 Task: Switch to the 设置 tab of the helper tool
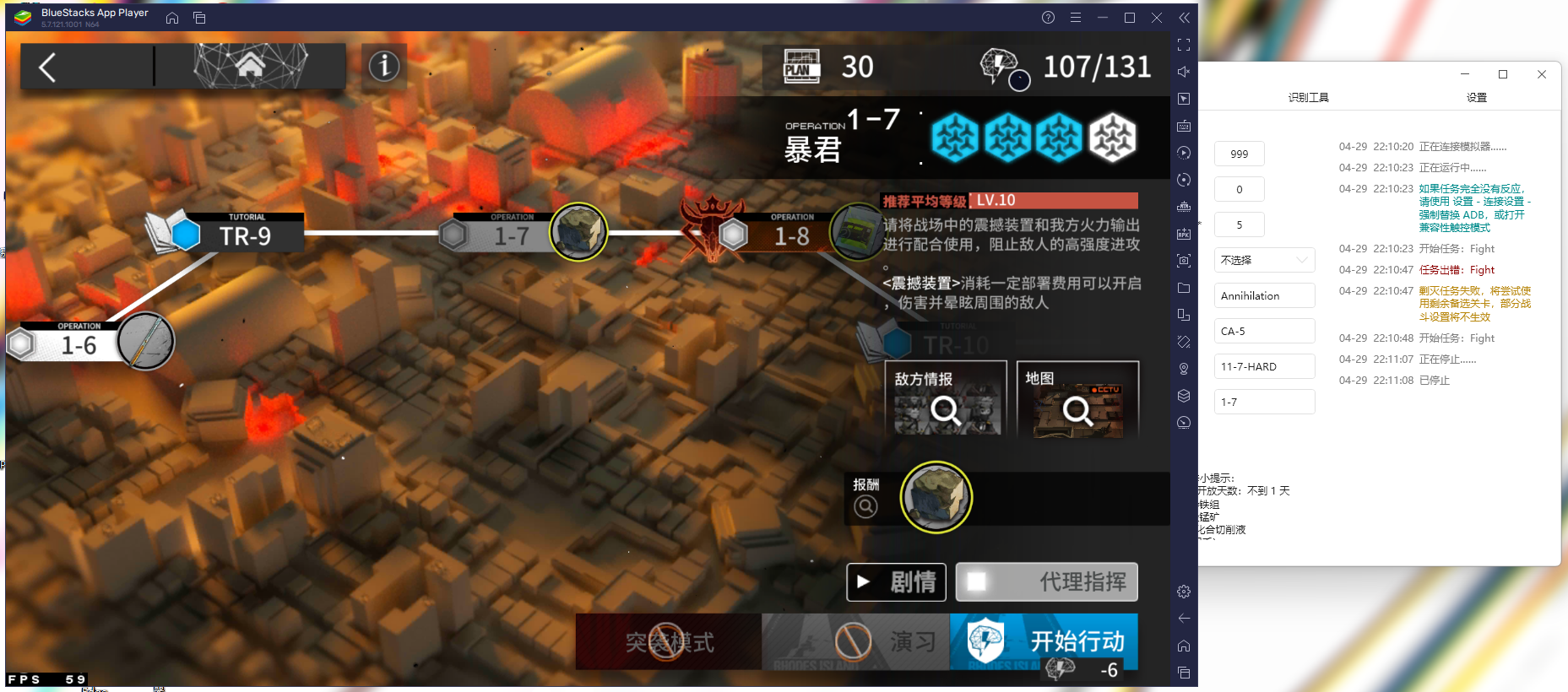1477,97
